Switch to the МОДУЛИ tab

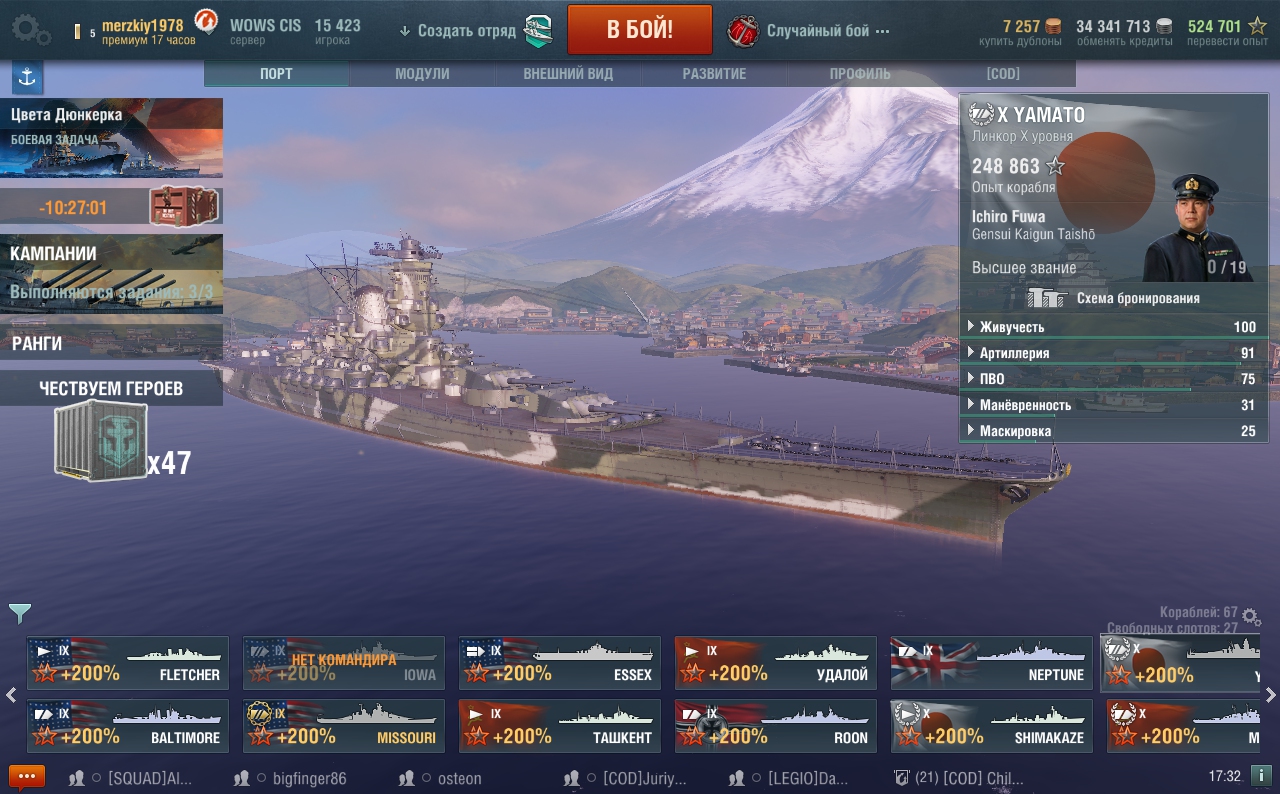coord(422,74)
